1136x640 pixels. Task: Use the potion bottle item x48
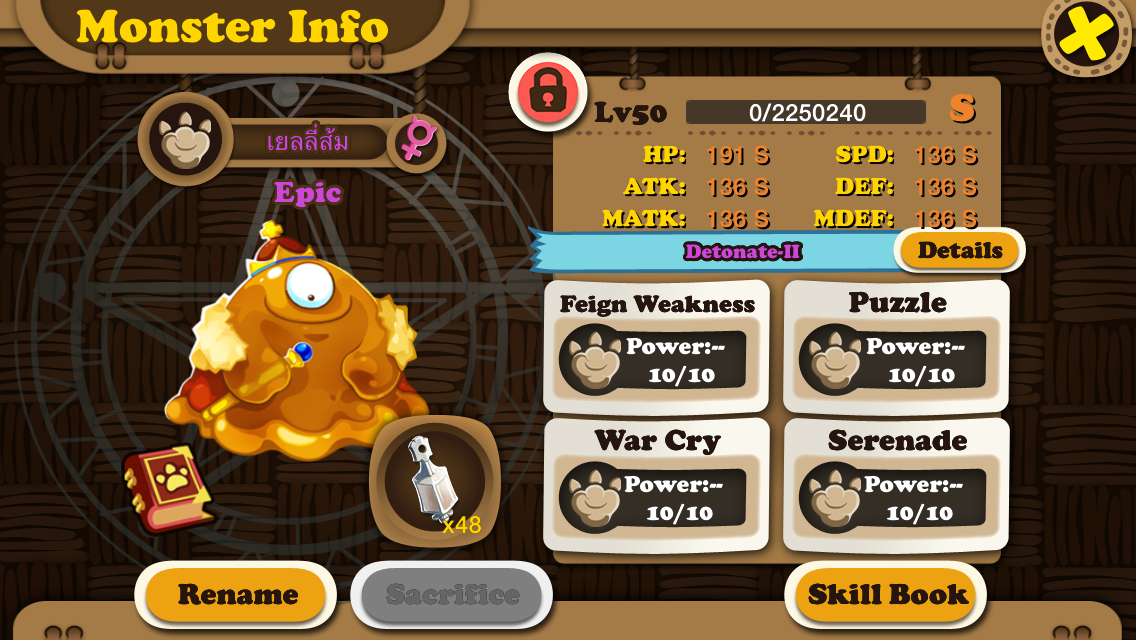pos(435,481)
